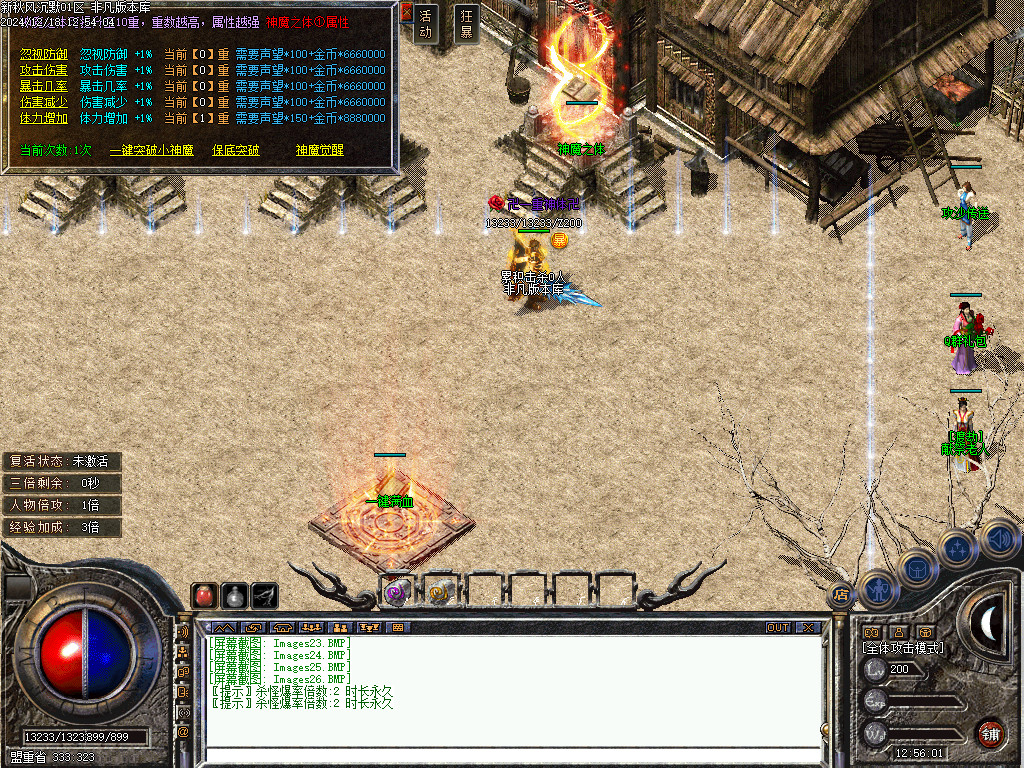The height and width of the screenshot is (768, 1024).
Task: Upgrade the 忽视防御 attribute link
Action: coord(43,54)
